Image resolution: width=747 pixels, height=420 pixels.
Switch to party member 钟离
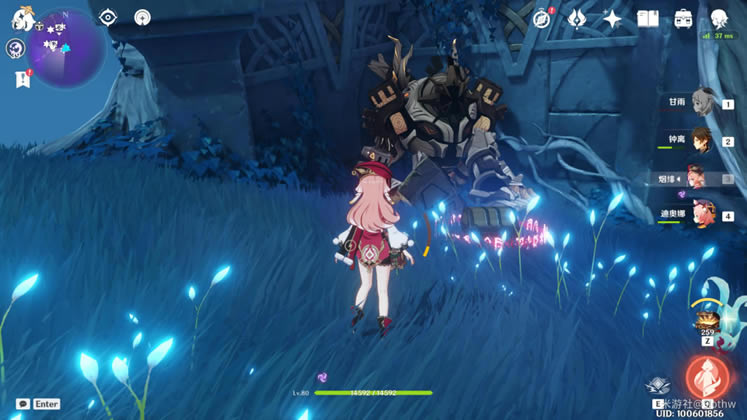coord(700,140)
